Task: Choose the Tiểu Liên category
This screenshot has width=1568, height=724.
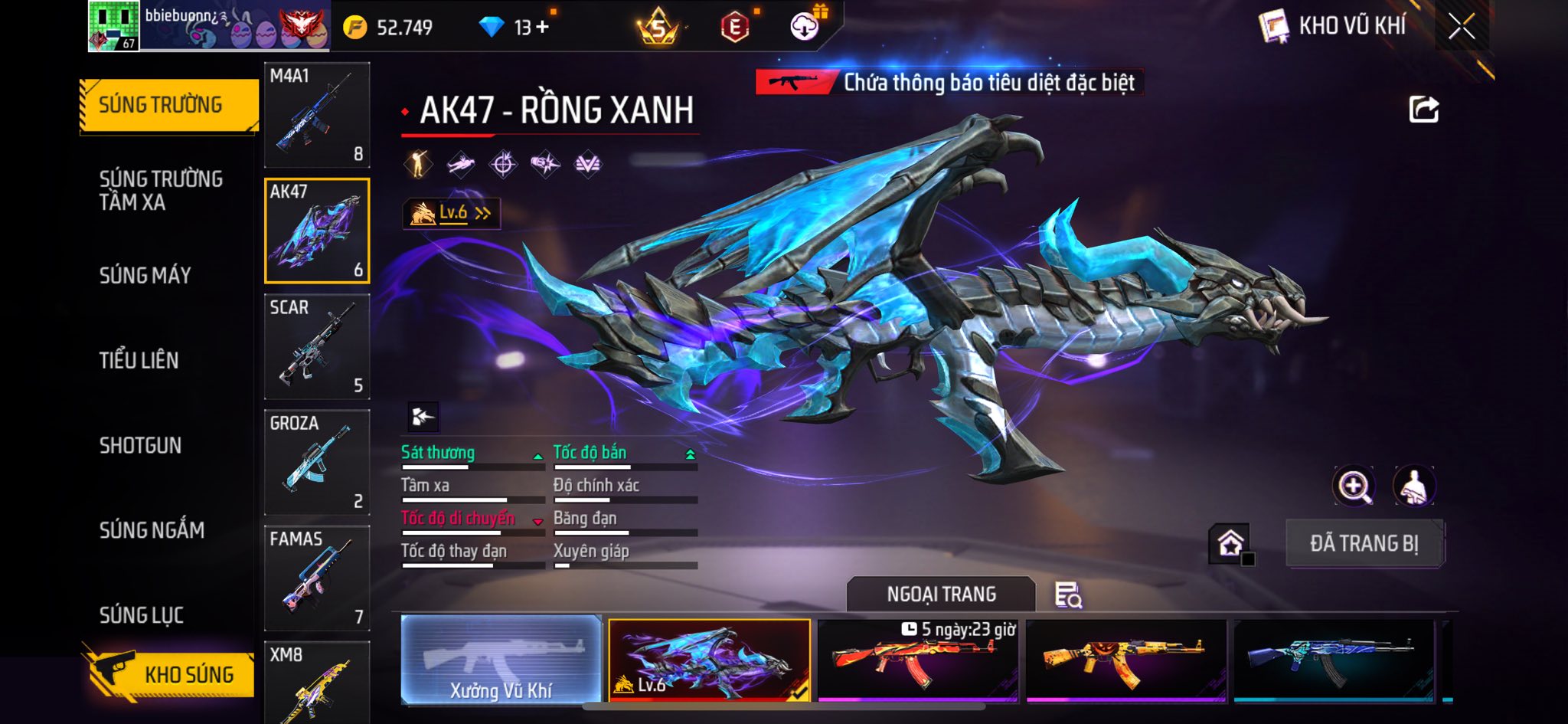Action: (139, 360)
